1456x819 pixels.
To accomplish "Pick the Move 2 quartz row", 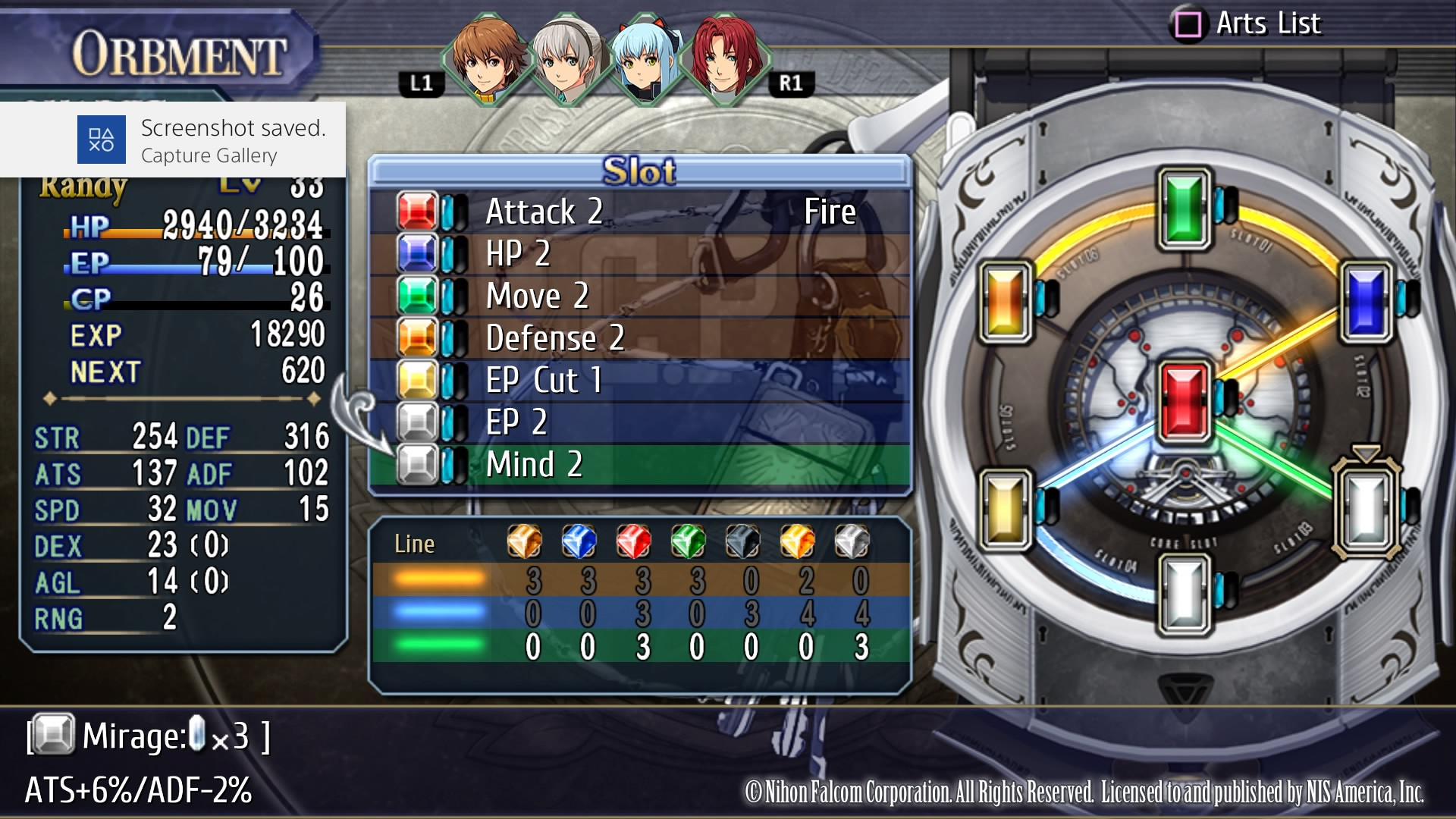I will pos(639,296).
